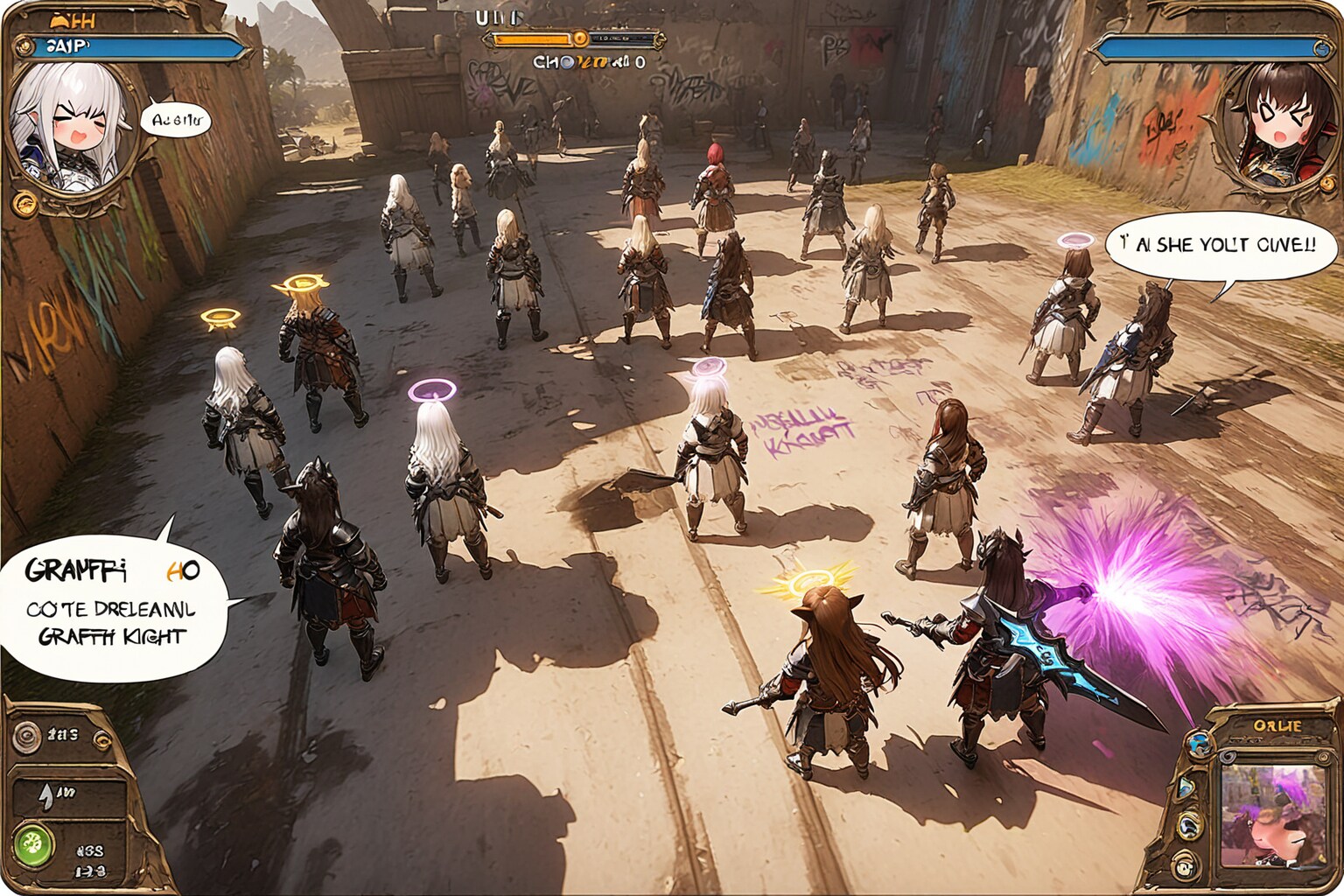Click the blue gem atop the preview panel
Image resolution: width=1344 pixels, height=896 pixels.
coord(1200,743)
